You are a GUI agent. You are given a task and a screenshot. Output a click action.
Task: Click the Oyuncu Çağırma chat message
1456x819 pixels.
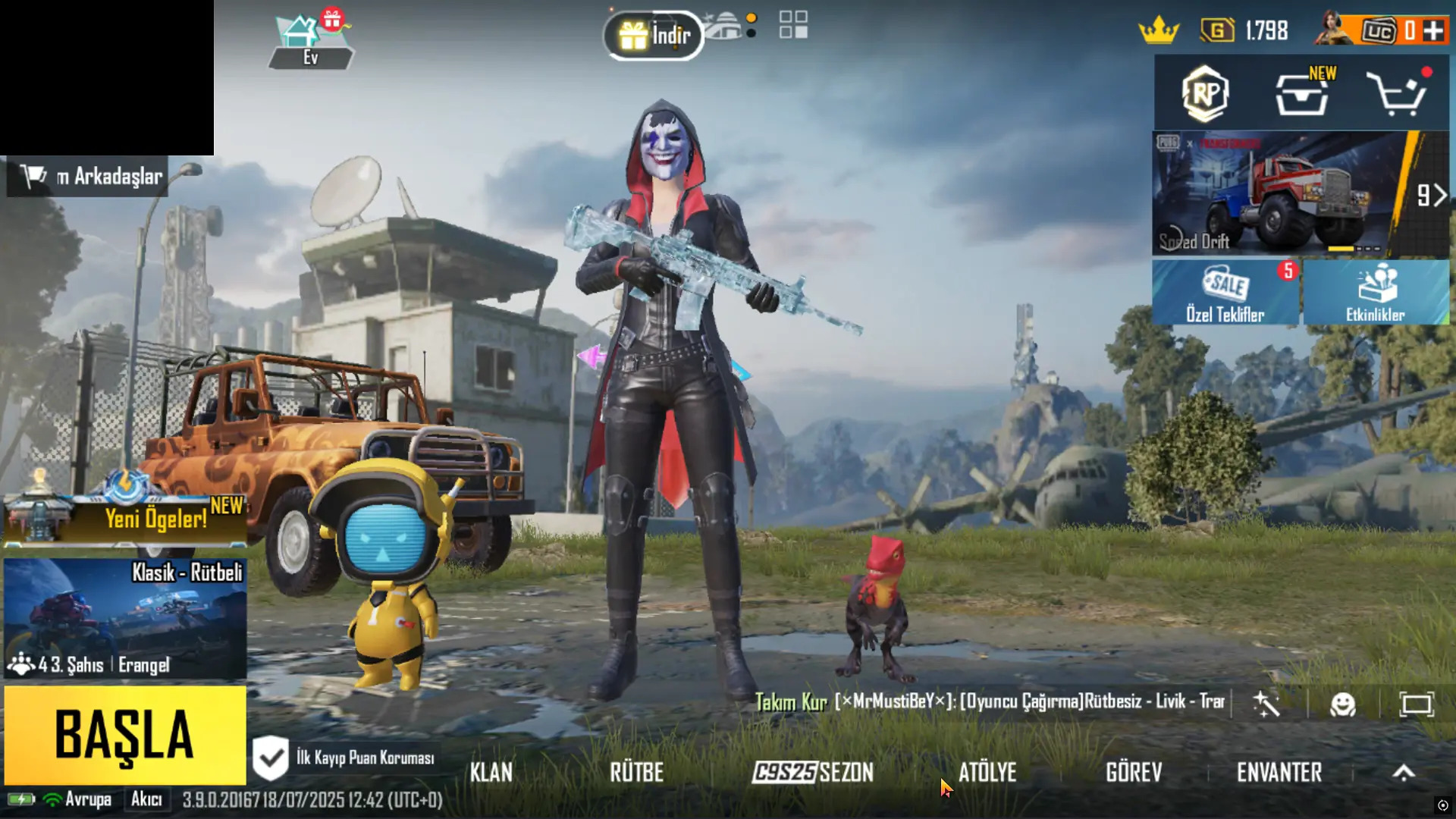(x=1016, y=701)
